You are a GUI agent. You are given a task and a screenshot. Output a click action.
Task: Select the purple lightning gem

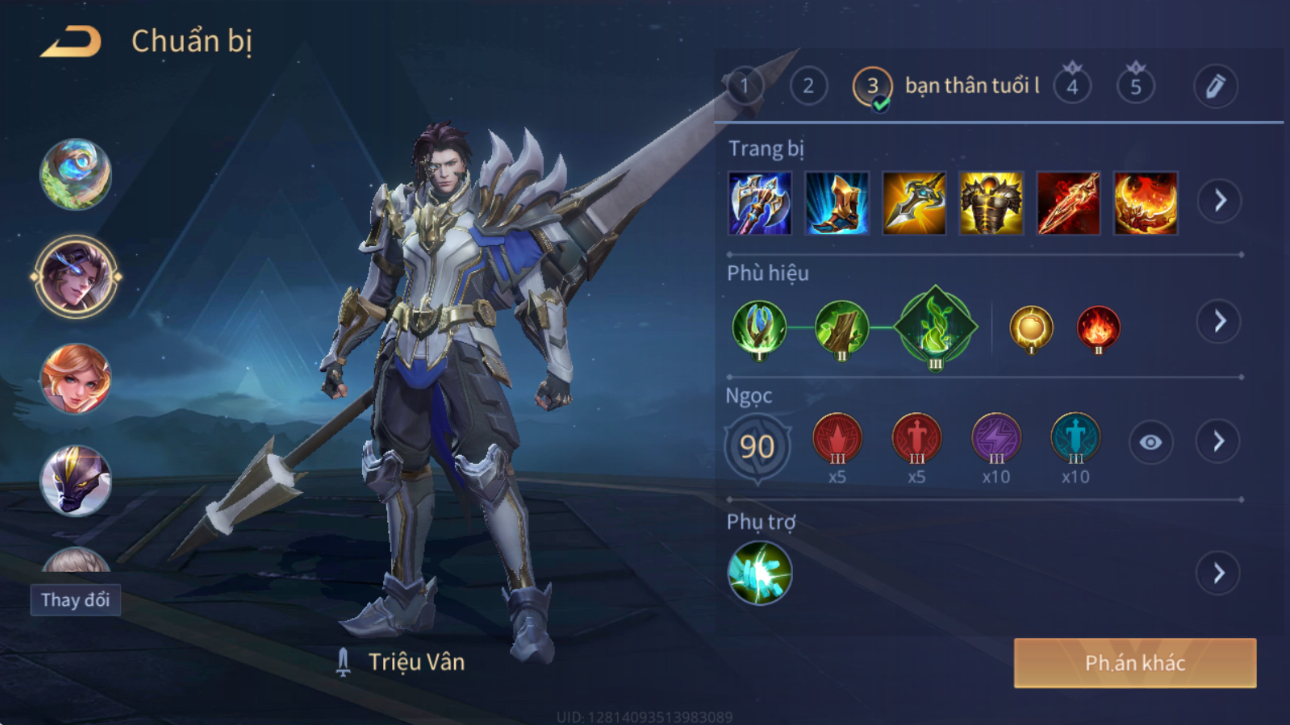(x=996, y=439)
